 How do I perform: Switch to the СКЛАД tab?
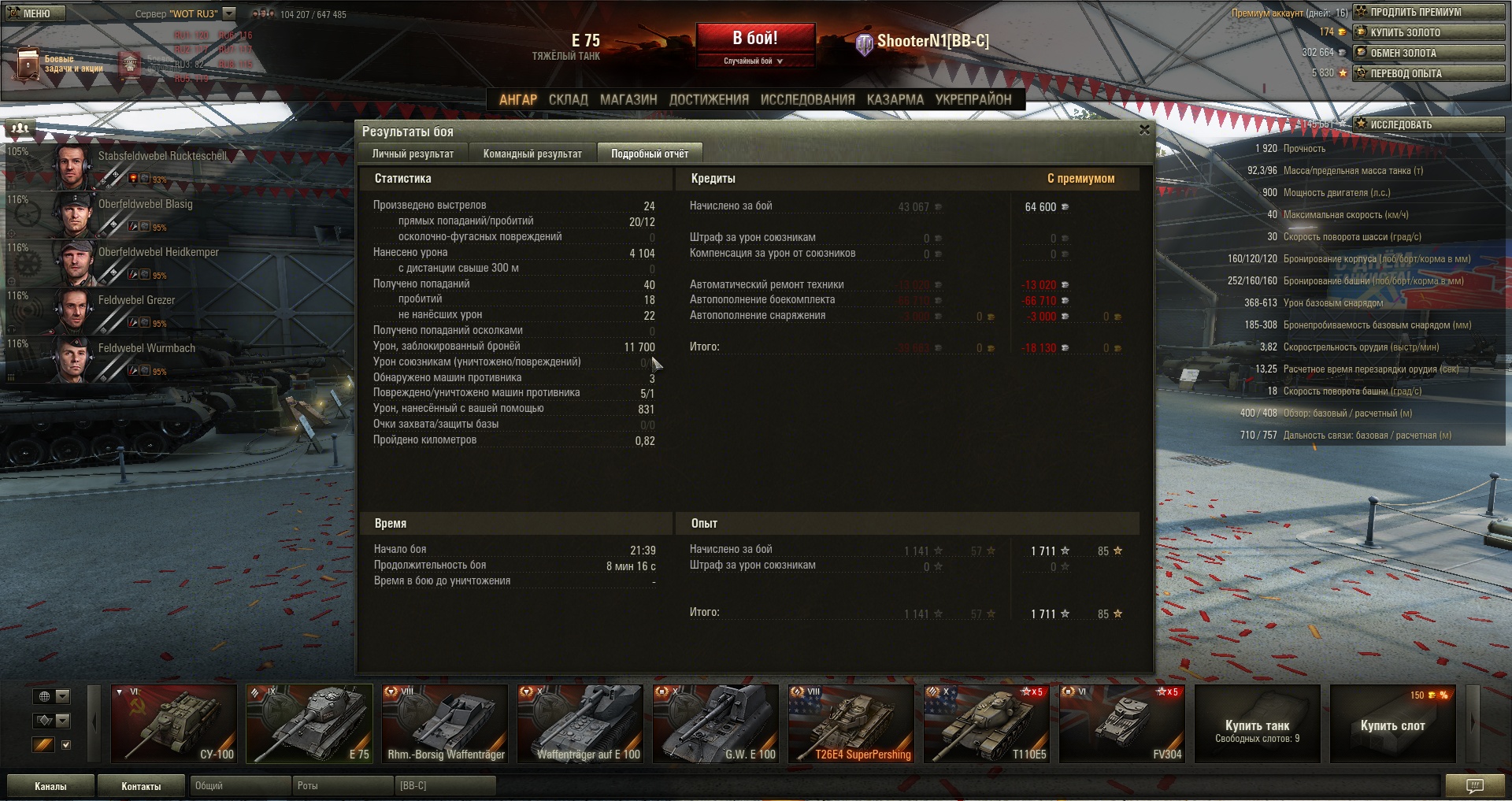pyautogui.click(x=568, y=99)
